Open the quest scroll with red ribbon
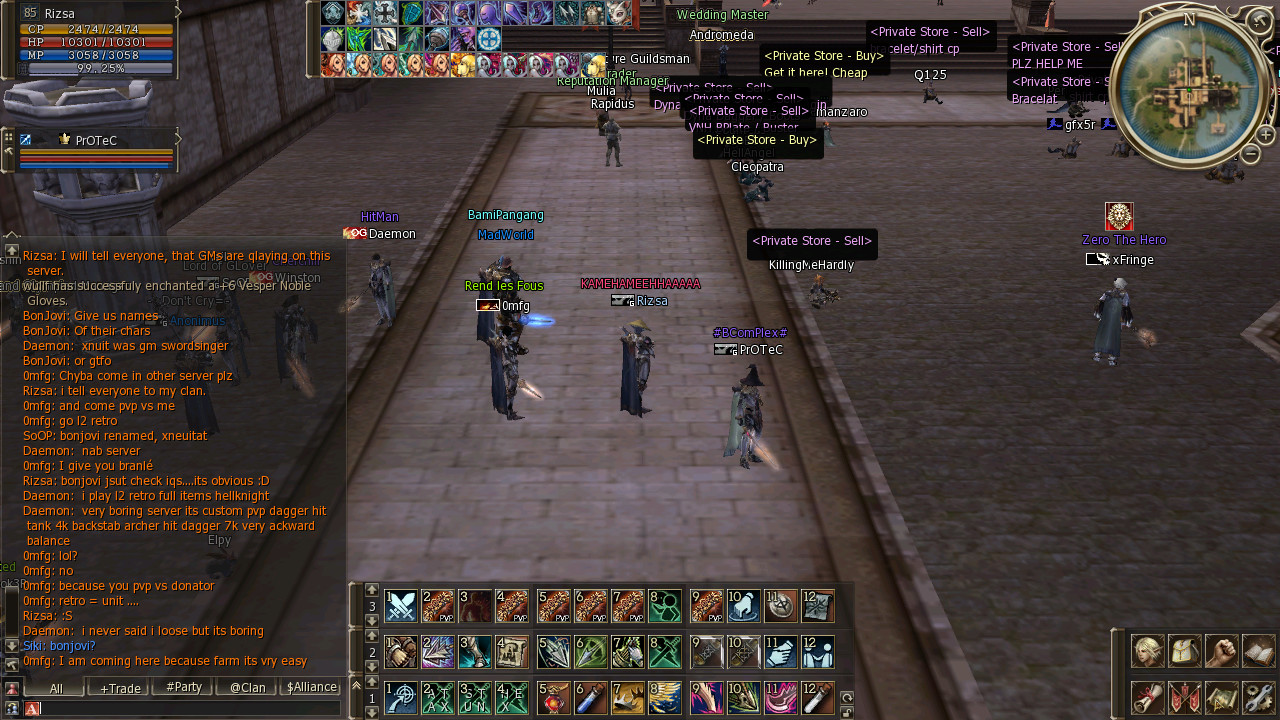 pos(1146,697)
